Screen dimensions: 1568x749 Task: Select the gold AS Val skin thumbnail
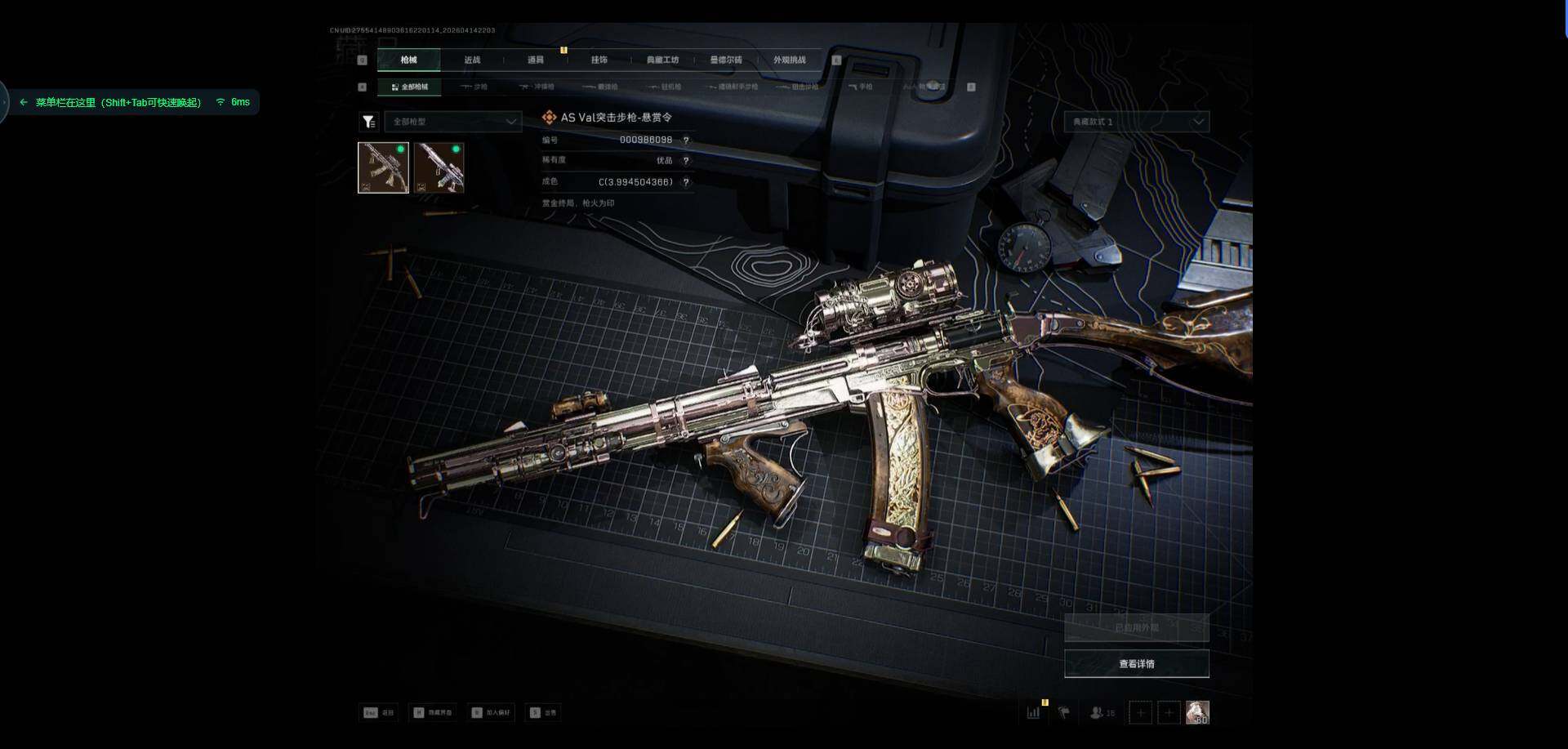click(383, 167)
